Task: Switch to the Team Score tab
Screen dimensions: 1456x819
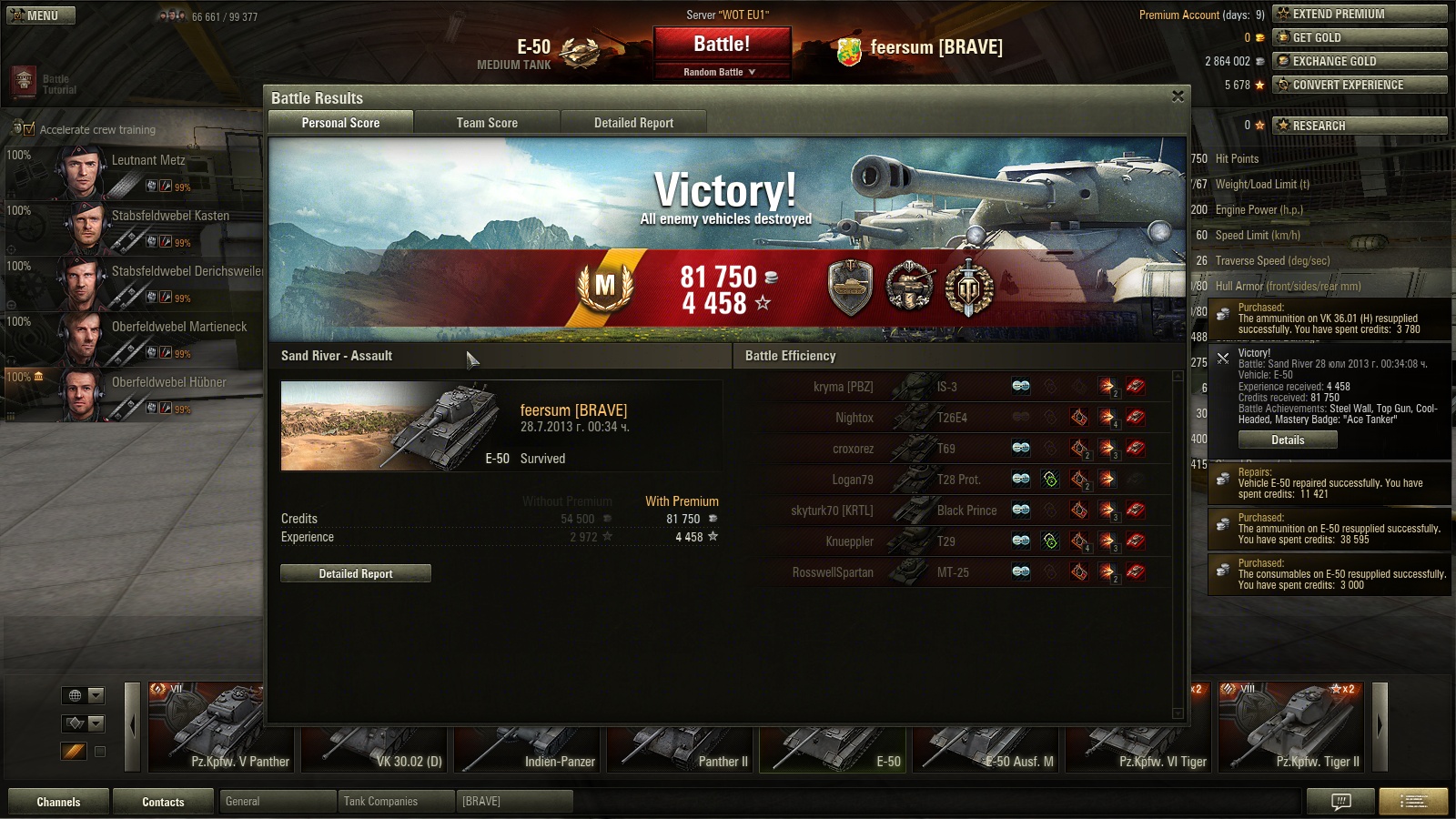Action: (487, 123)
